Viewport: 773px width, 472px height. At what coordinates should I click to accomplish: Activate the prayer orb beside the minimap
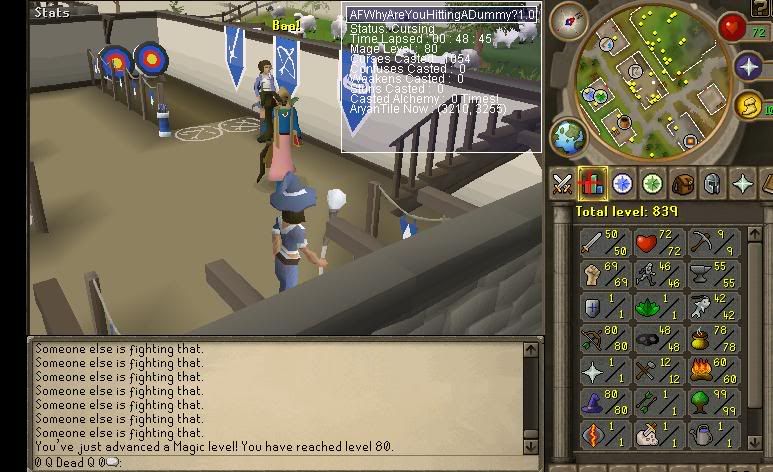[749, 66]
